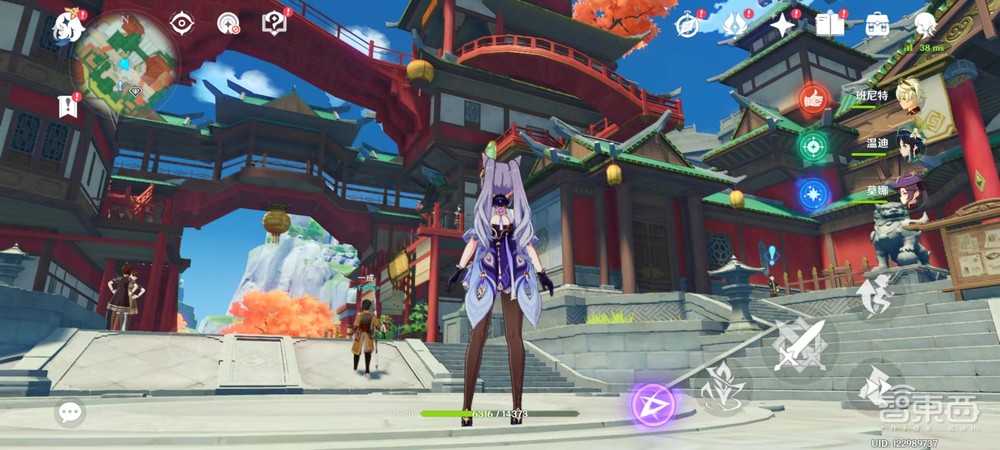1000x450 pixels.
Task: Open the inventory backpack
Action: point(877,25)
